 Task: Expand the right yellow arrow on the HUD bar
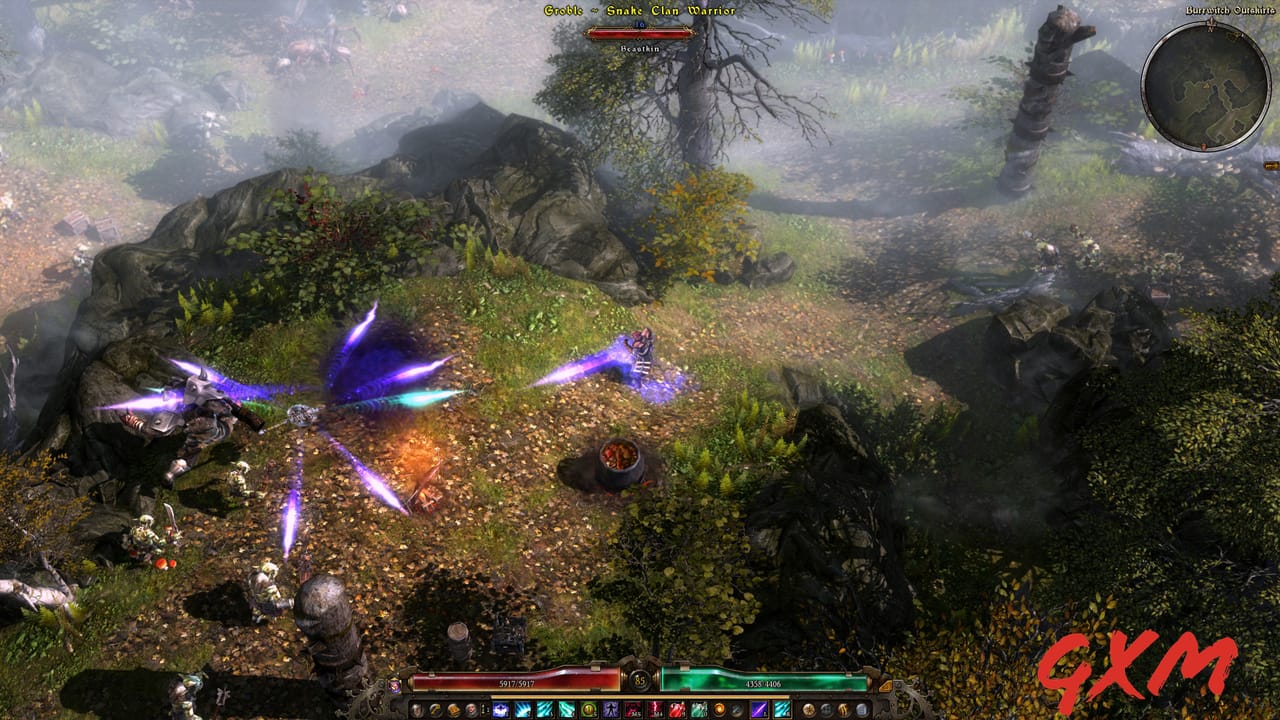(886, 686)
